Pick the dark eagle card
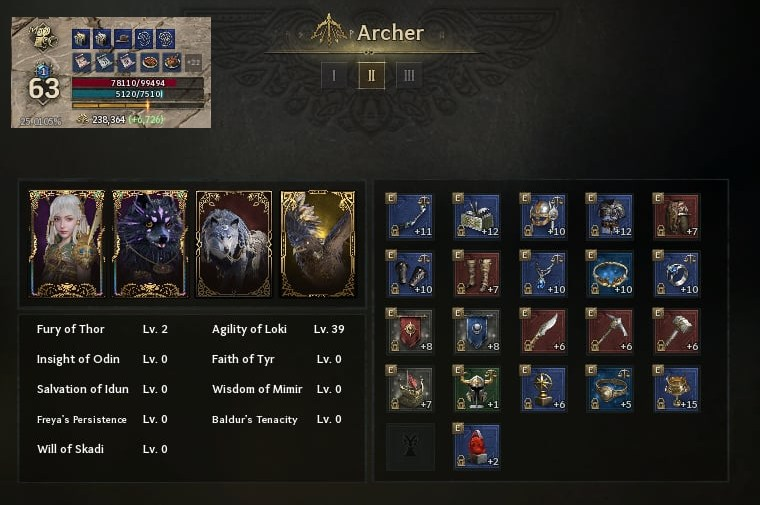The width and height of the screenshot is (760, 505). click(317, 243)
